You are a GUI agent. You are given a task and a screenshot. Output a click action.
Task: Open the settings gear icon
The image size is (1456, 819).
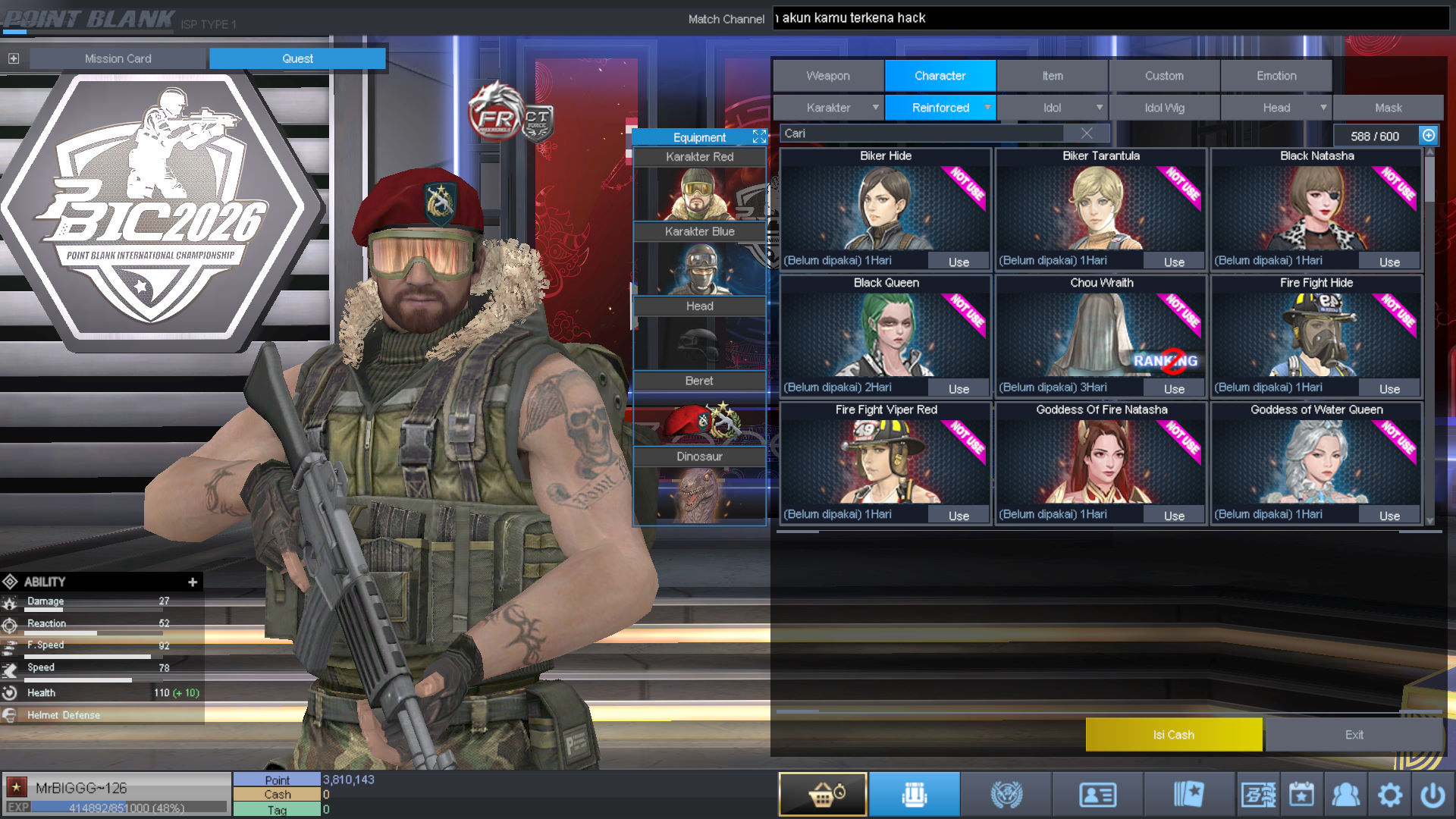pos(1389,795)
